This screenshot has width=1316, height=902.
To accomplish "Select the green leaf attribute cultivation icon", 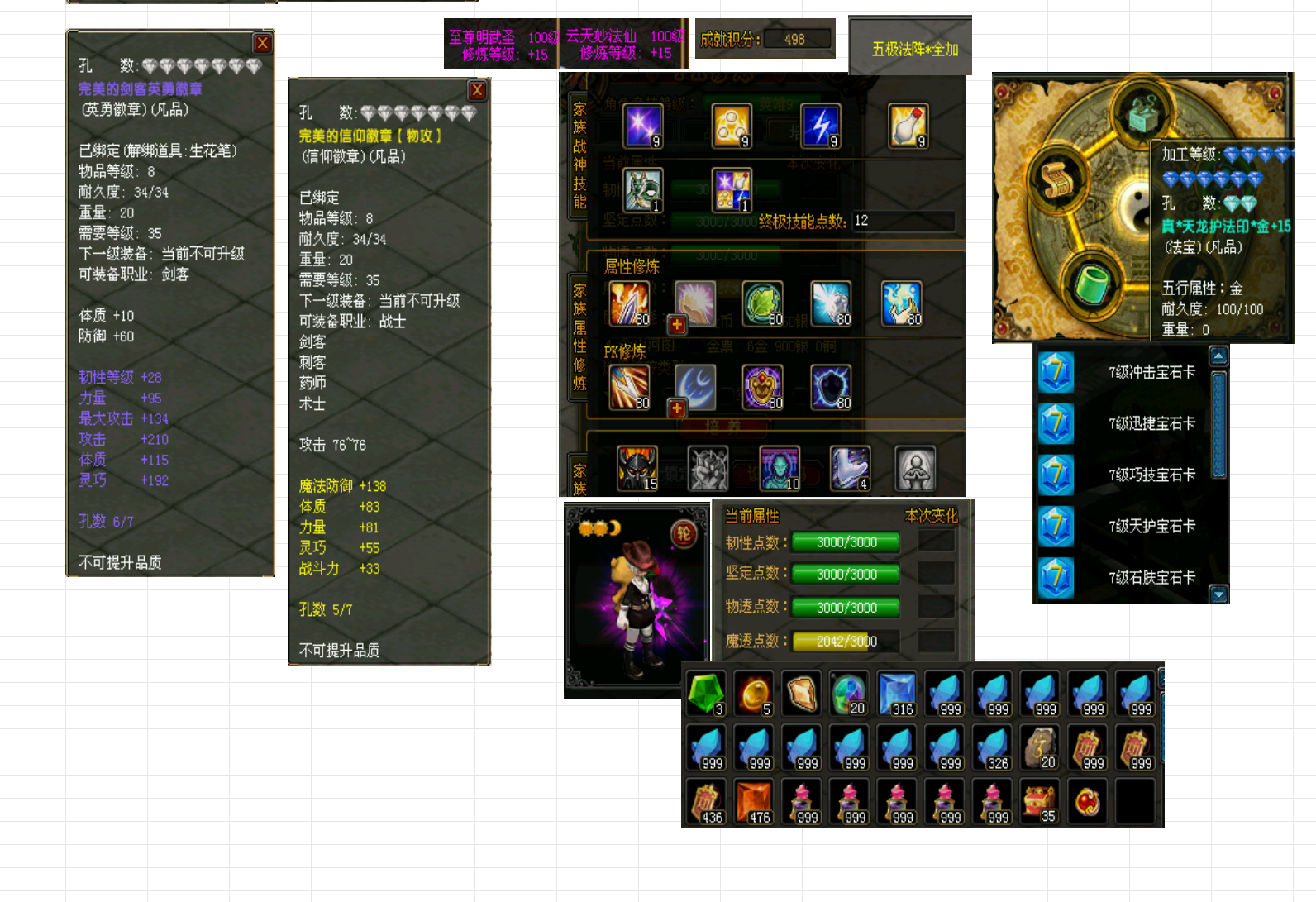I will tap(761, 304).
